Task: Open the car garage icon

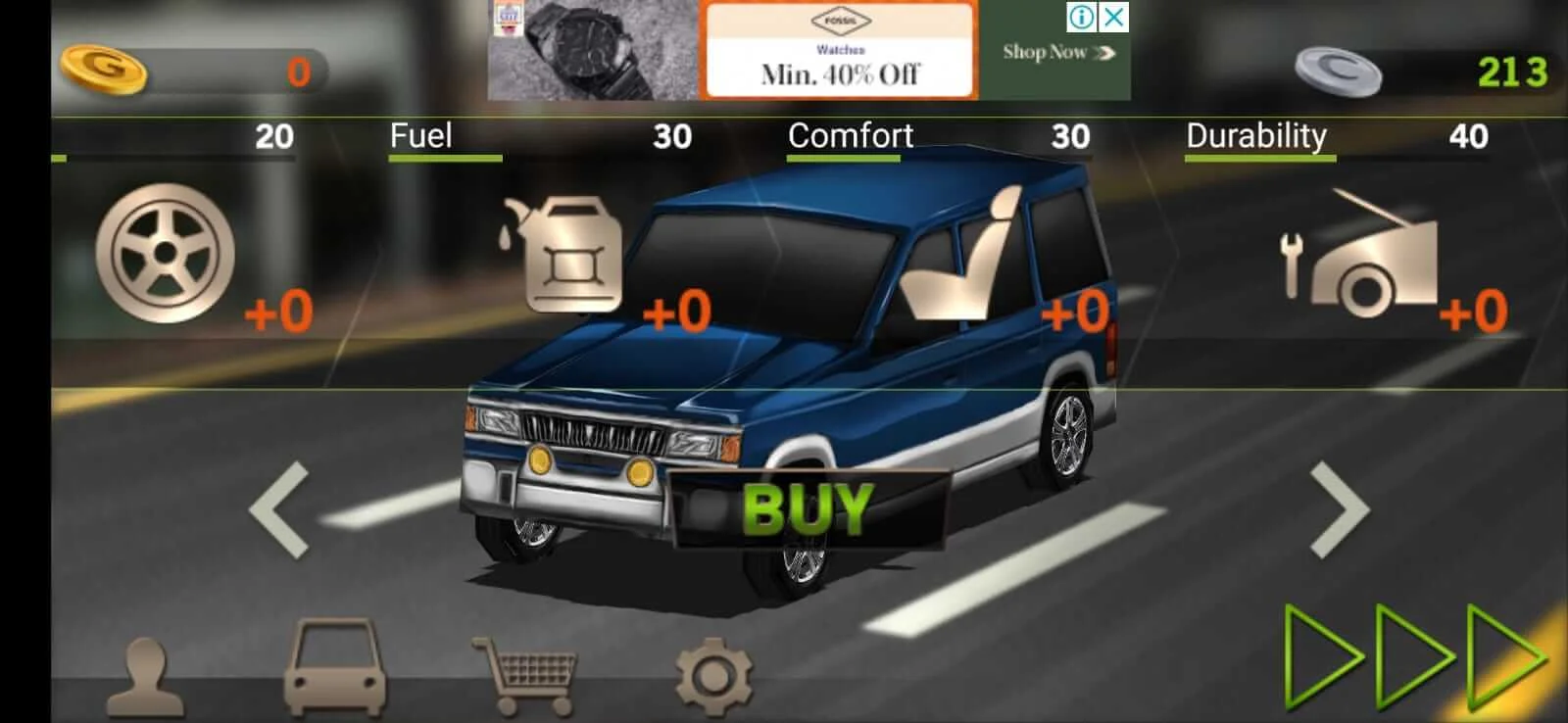Action: 334,667
